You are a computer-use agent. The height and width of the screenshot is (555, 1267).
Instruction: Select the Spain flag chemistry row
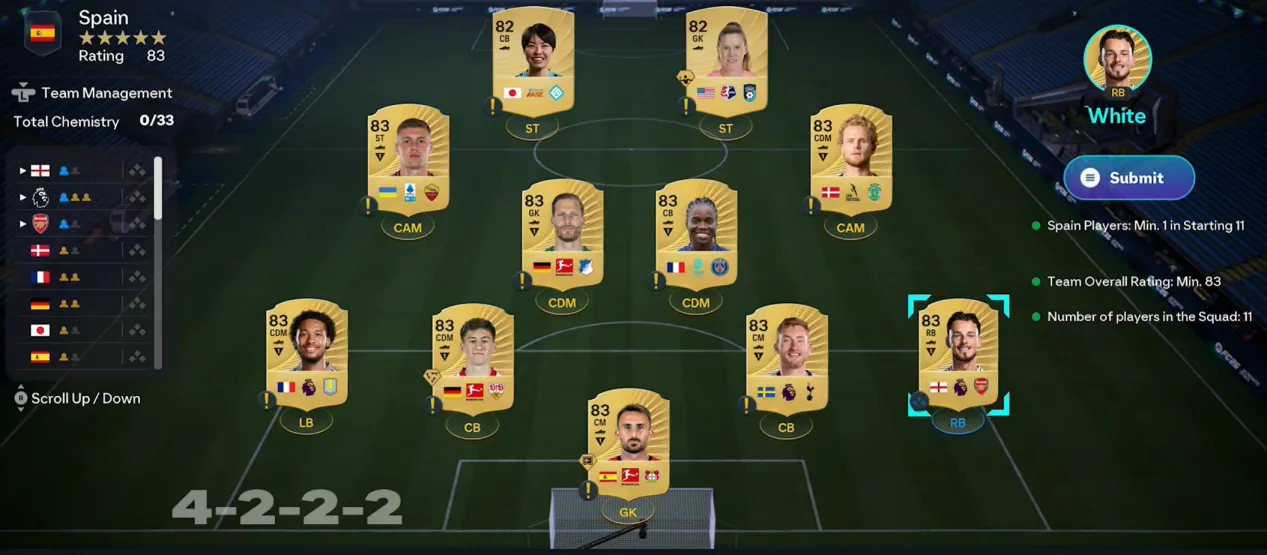pyautogui.click(x=40, y=356)
